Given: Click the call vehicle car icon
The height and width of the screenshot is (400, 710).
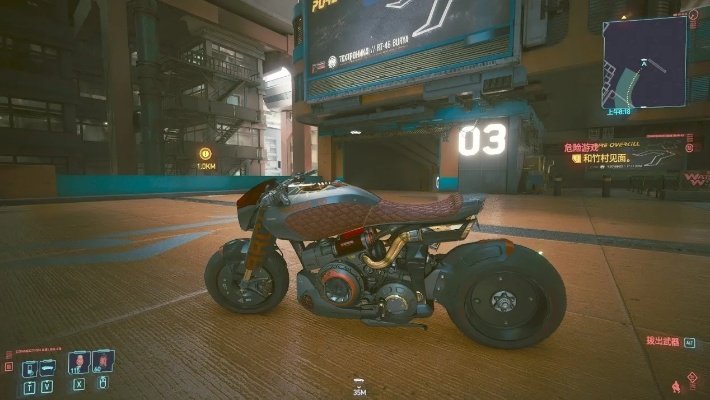Looking at the screenshot, I should click(47, 367).
